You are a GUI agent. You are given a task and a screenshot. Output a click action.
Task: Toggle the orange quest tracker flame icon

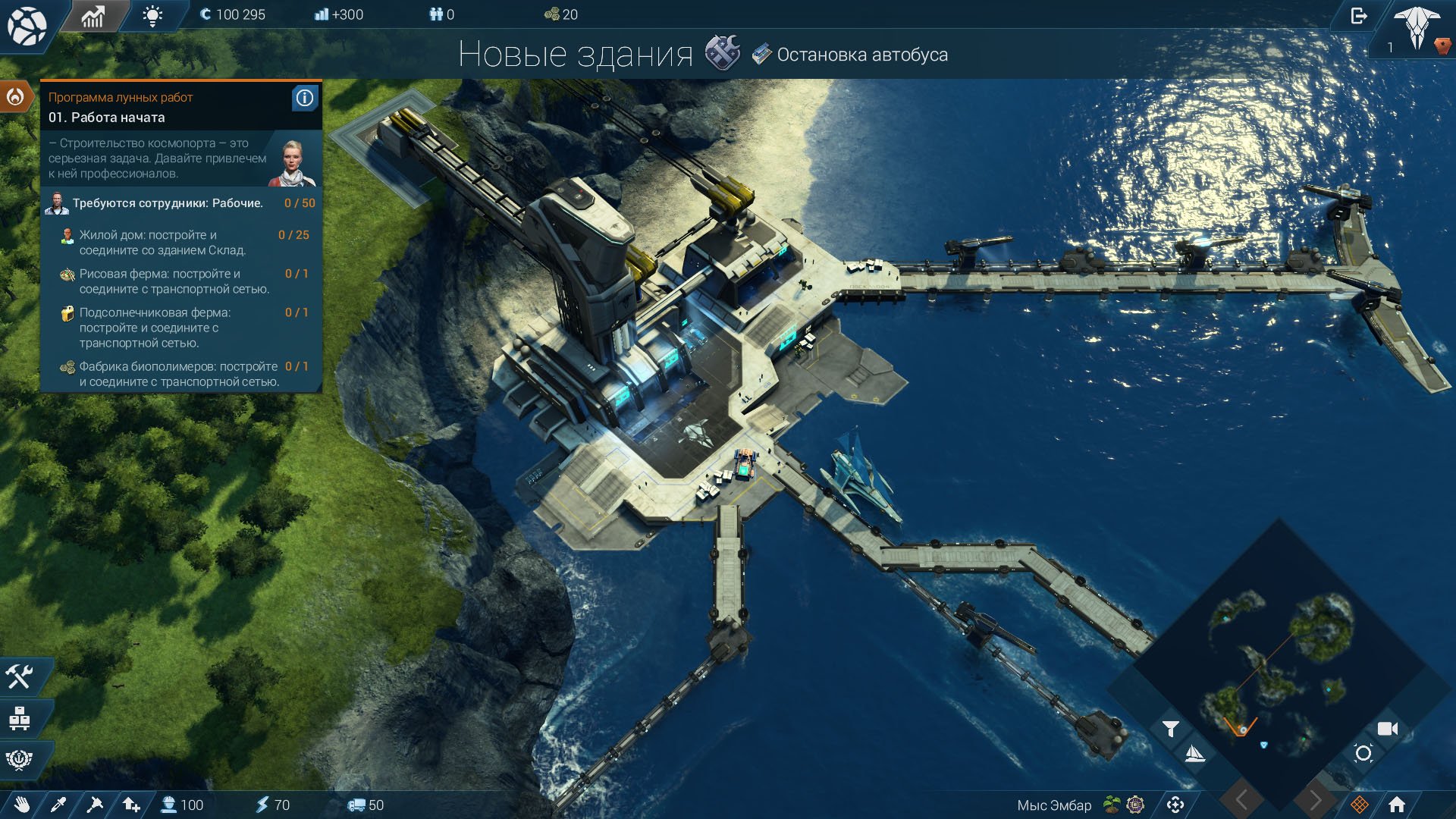pyautogui.click(x=15, y=96)
